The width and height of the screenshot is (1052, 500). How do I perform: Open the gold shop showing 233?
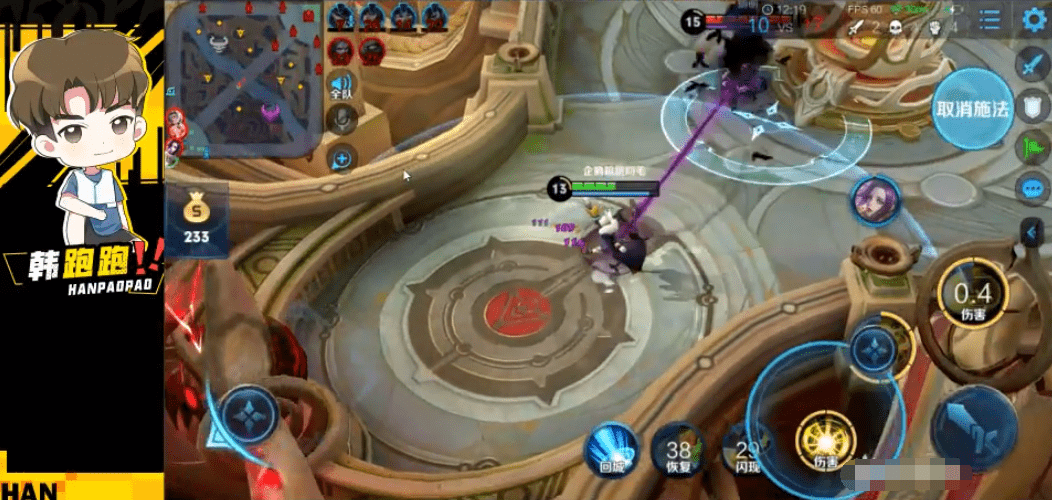tap(196, 220)
